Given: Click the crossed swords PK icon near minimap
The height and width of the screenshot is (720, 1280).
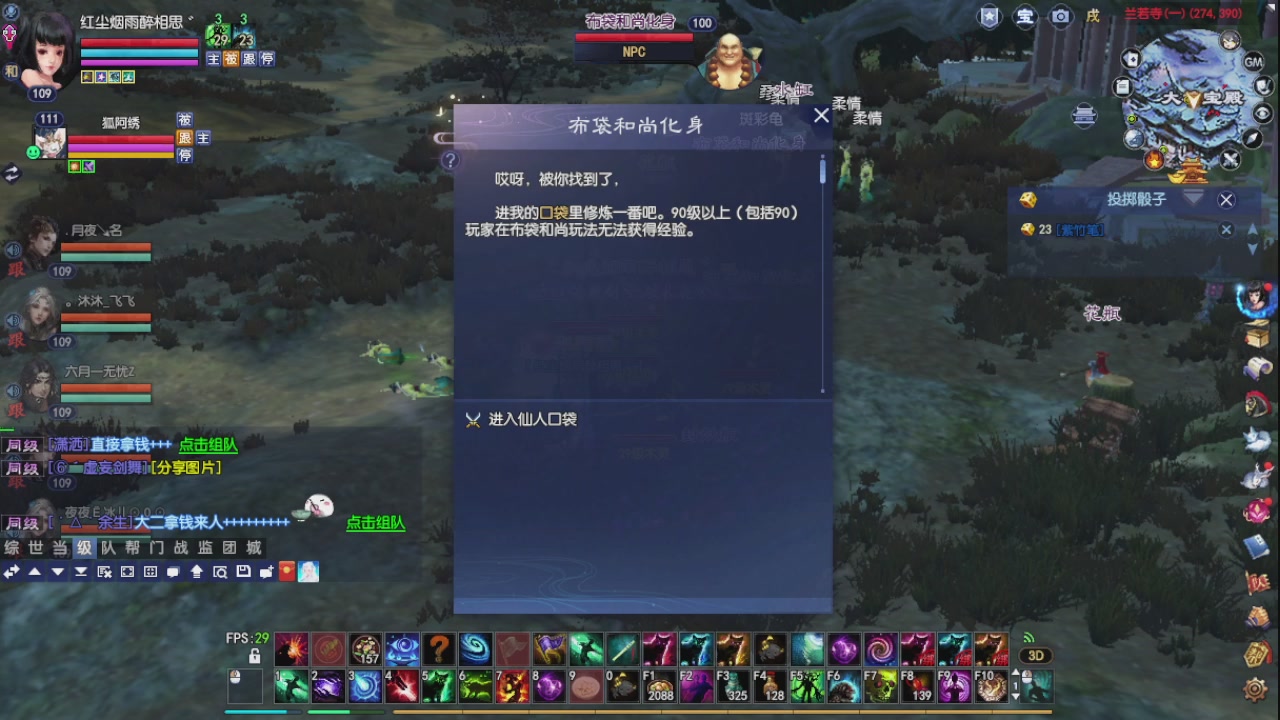Looking at the screenshot, I should 1230,158.
